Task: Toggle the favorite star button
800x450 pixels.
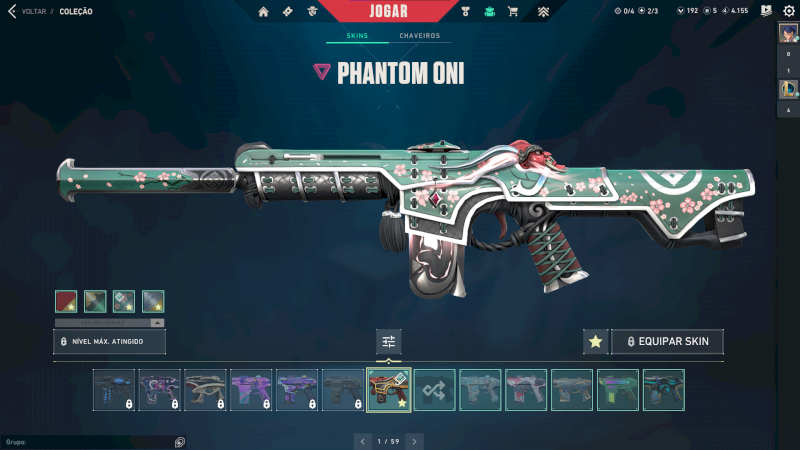Action: tap(595, 342)
